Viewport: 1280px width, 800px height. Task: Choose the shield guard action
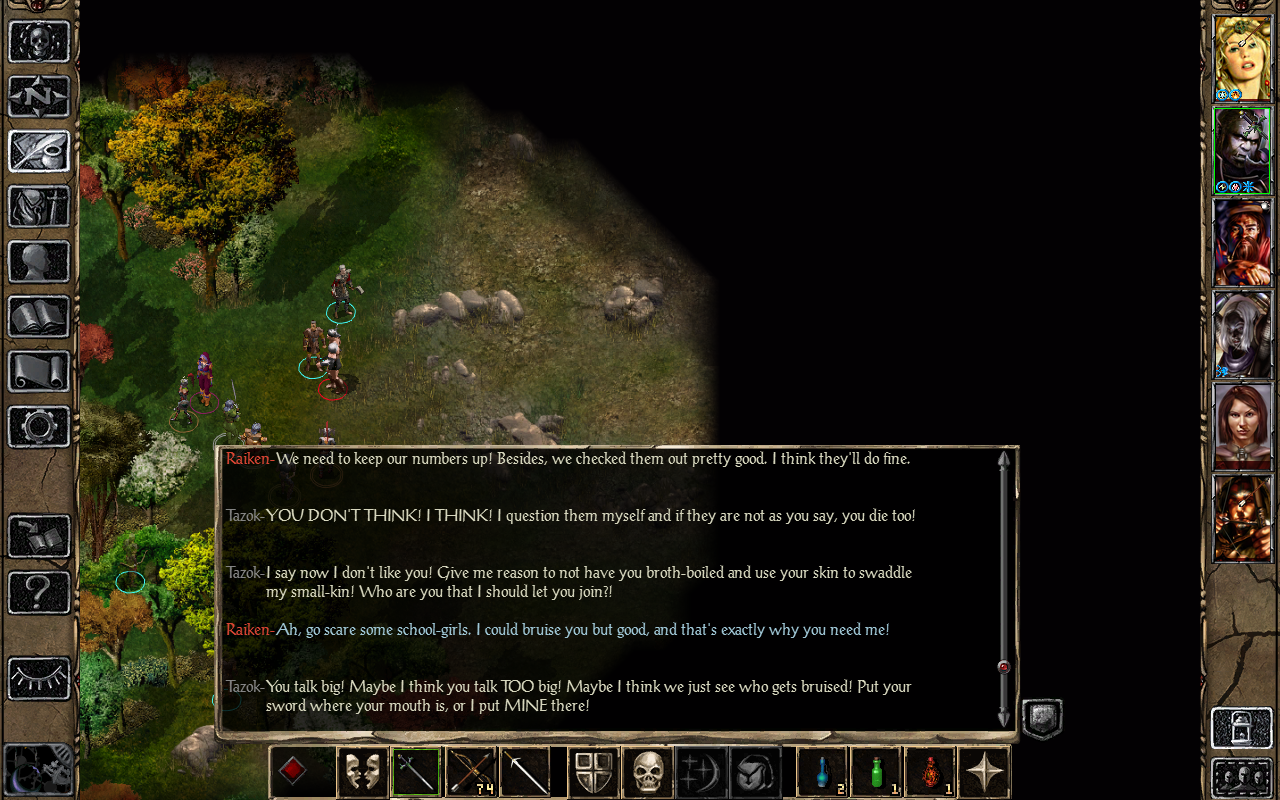593,772
